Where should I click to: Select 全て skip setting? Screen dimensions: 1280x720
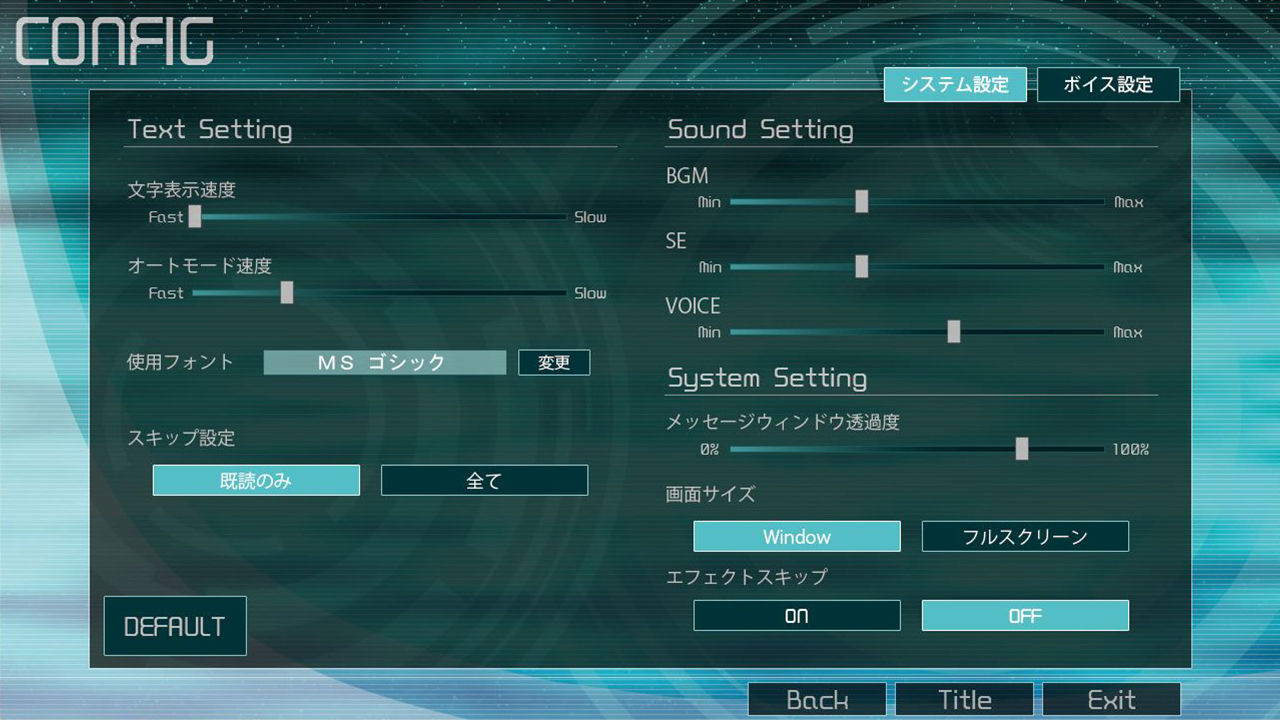click(x=484, y=480)
